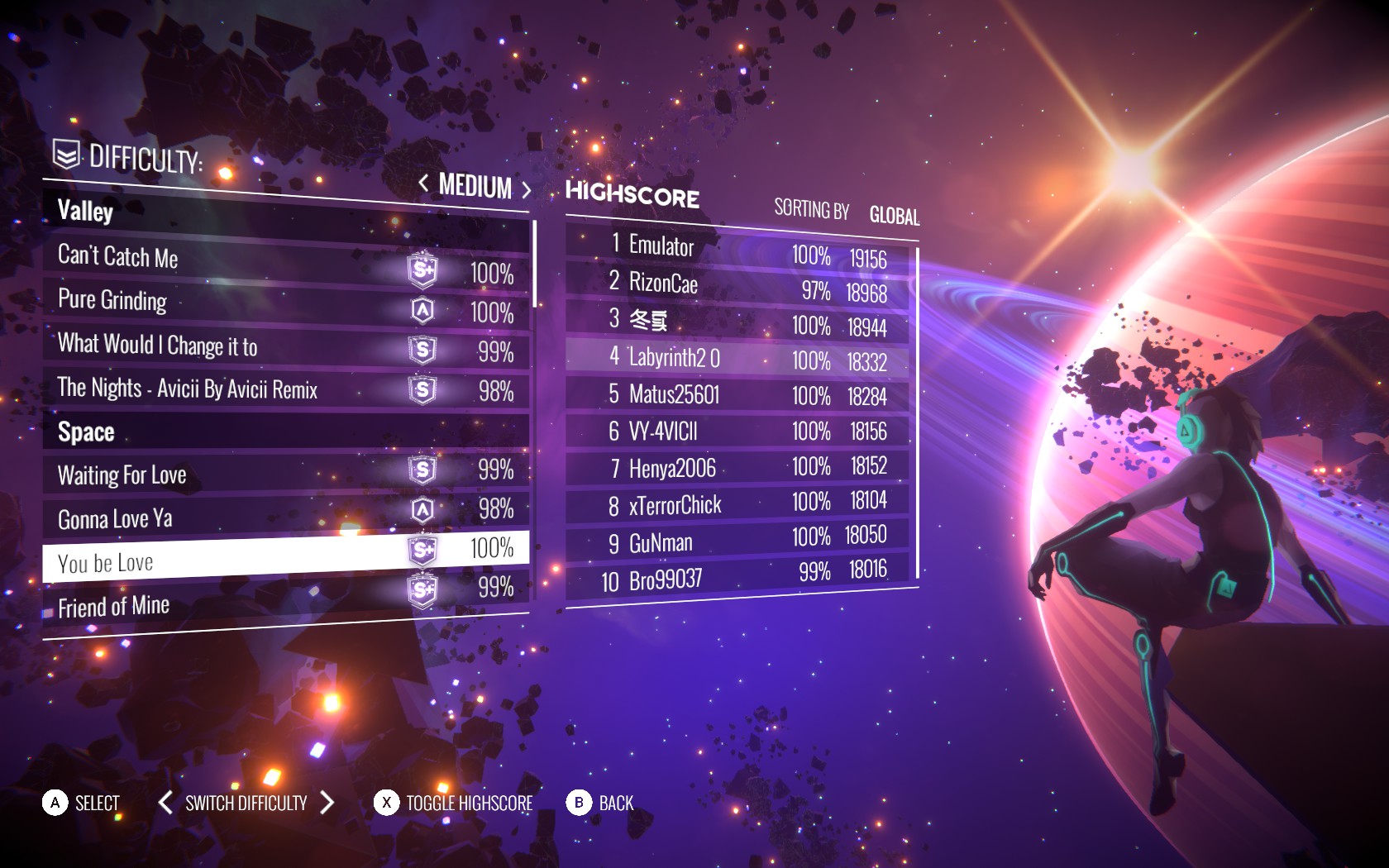Screen dimensions: 1389x868
Task: Change leaderboard sorting from GLOBAL
Action: [894, 217]
